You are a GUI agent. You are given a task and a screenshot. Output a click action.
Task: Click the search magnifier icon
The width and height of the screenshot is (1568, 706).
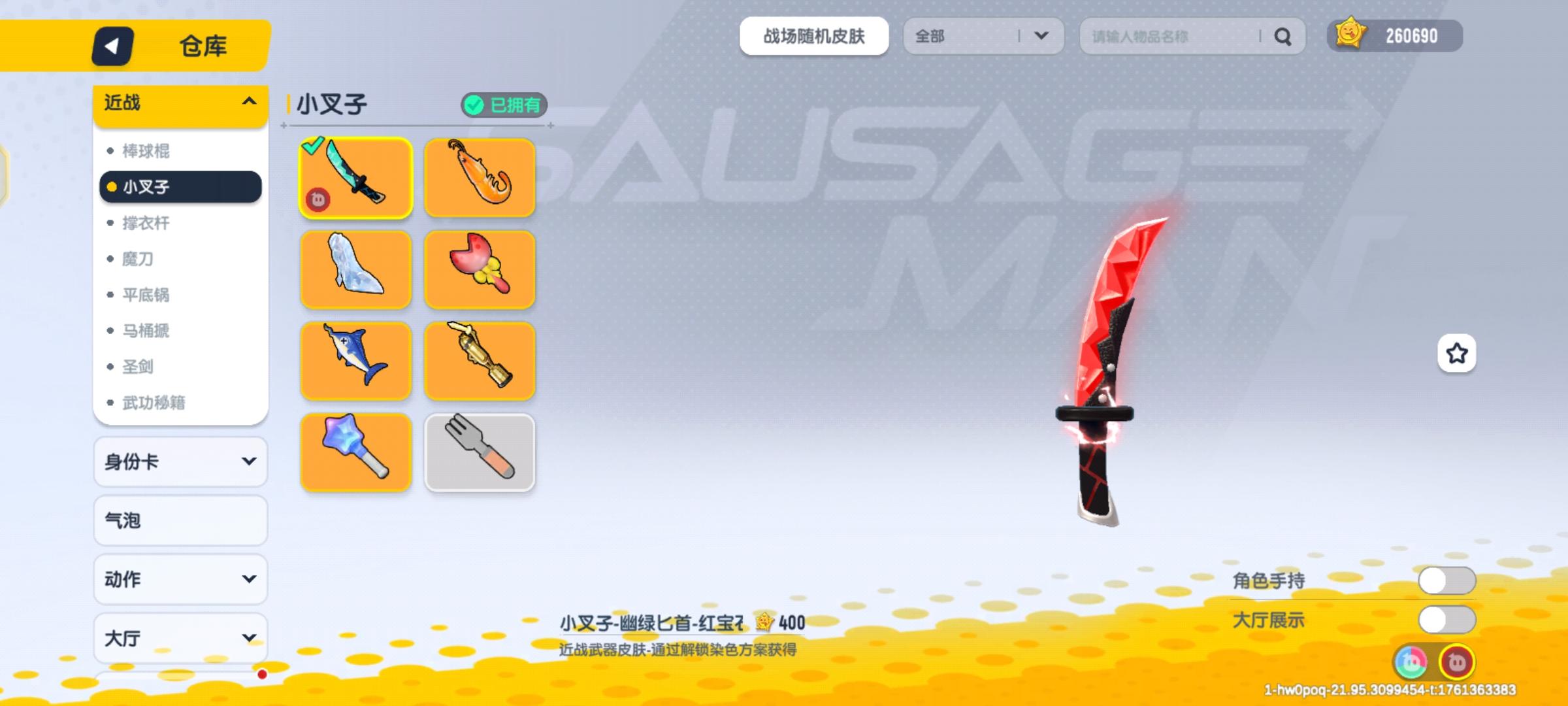tap(1282, 37)
